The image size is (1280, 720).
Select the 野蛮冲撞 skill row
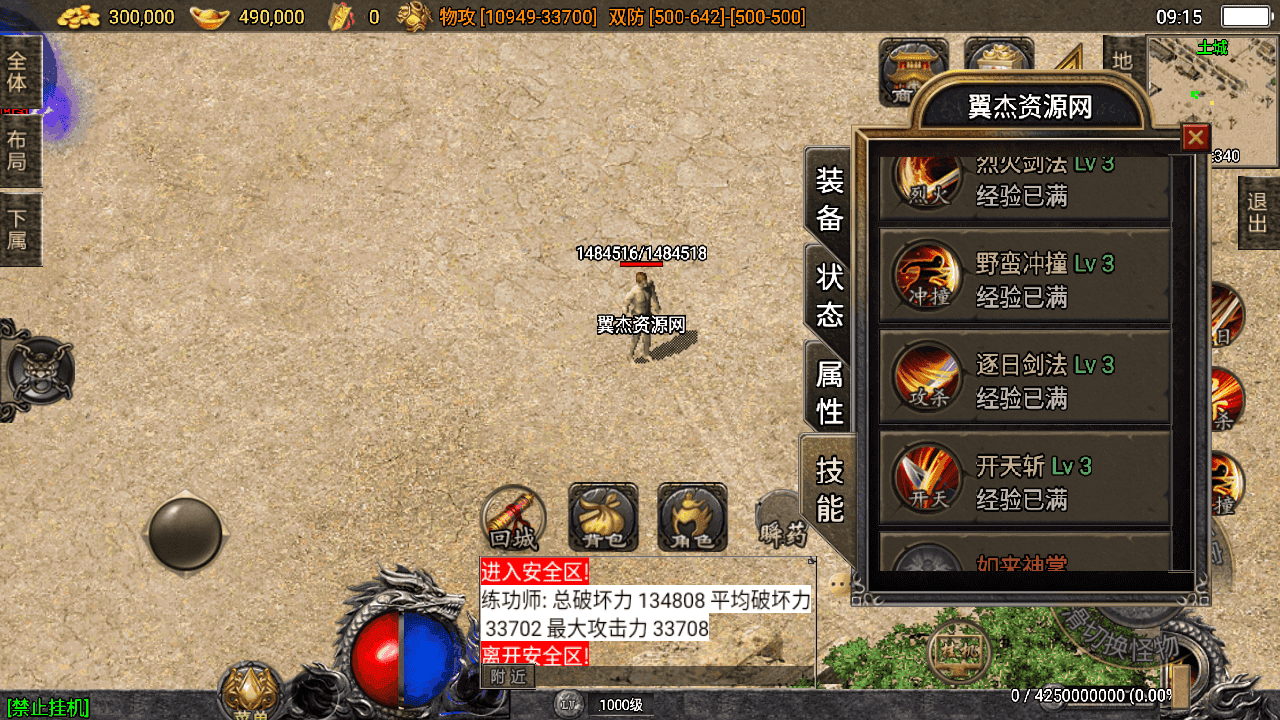click(x=1024, y=277)
